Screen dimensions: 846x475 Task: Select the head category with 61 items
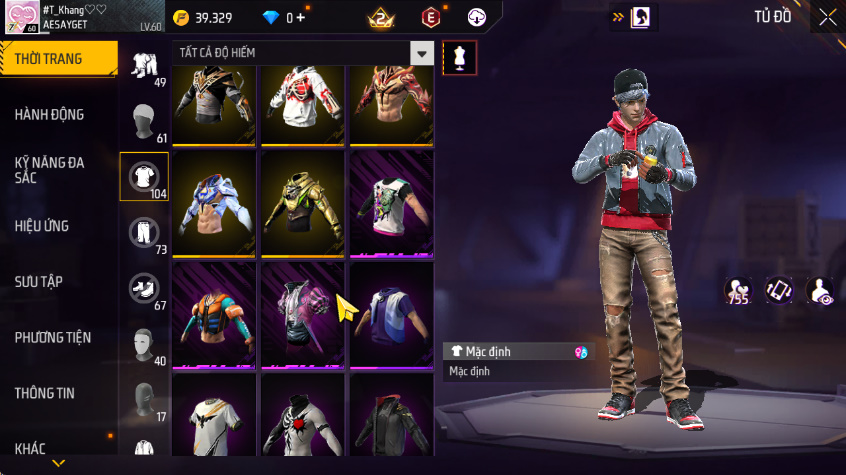coord(144,122)
